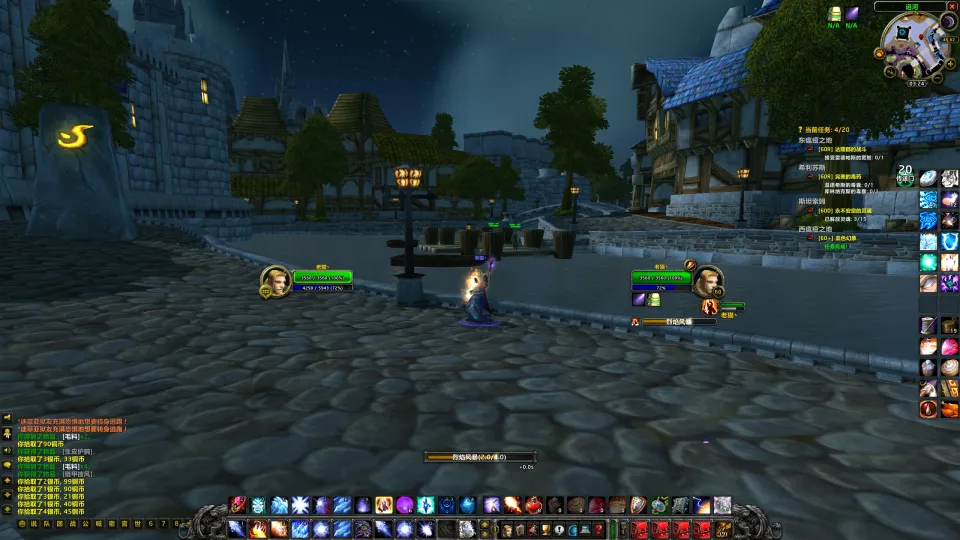
Task: Click the green book buff icon
Action: [834, 13]
